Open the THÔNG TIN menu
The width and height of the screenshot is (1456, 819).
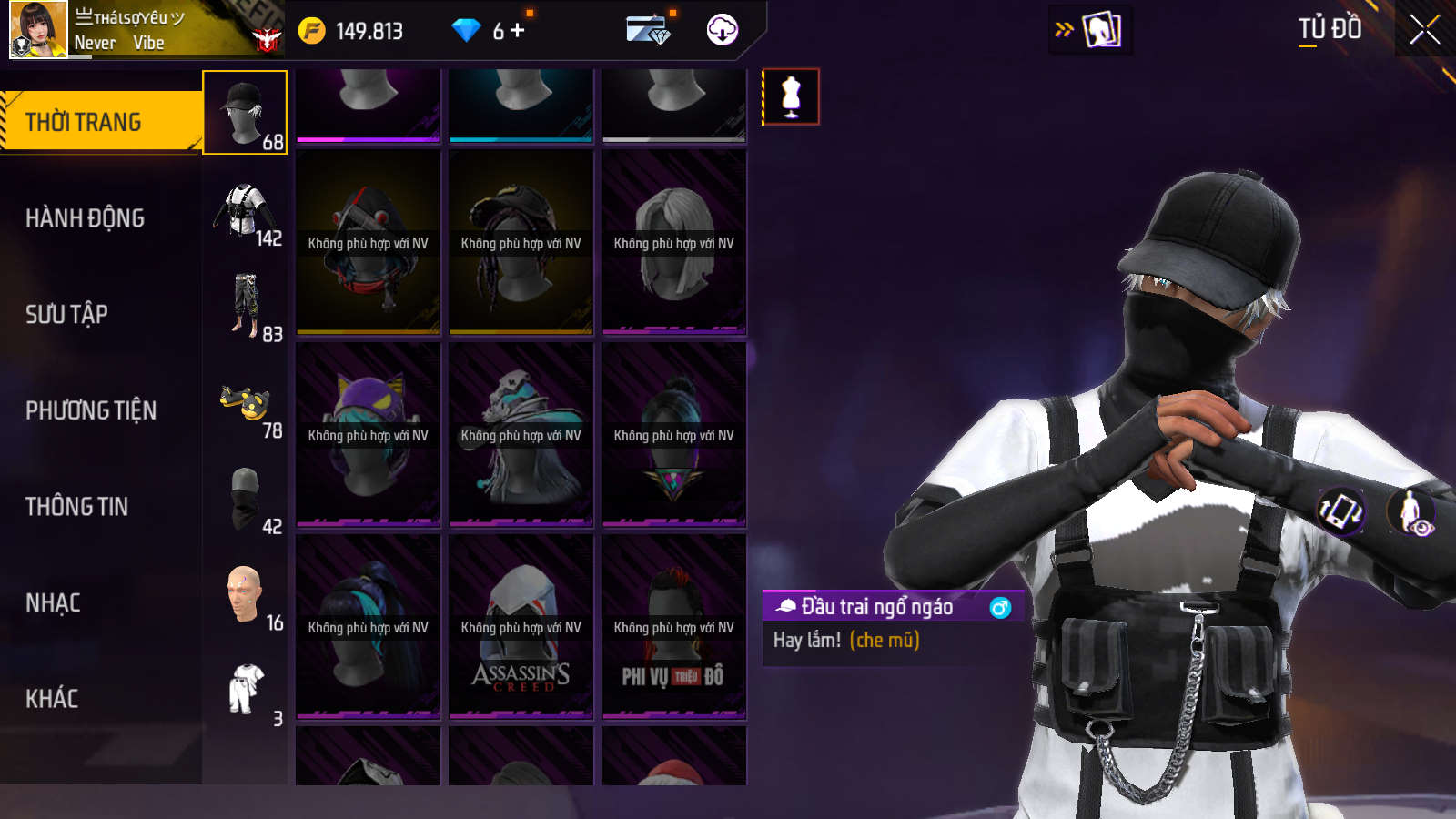pyautogui.click(x=76, y=507)
